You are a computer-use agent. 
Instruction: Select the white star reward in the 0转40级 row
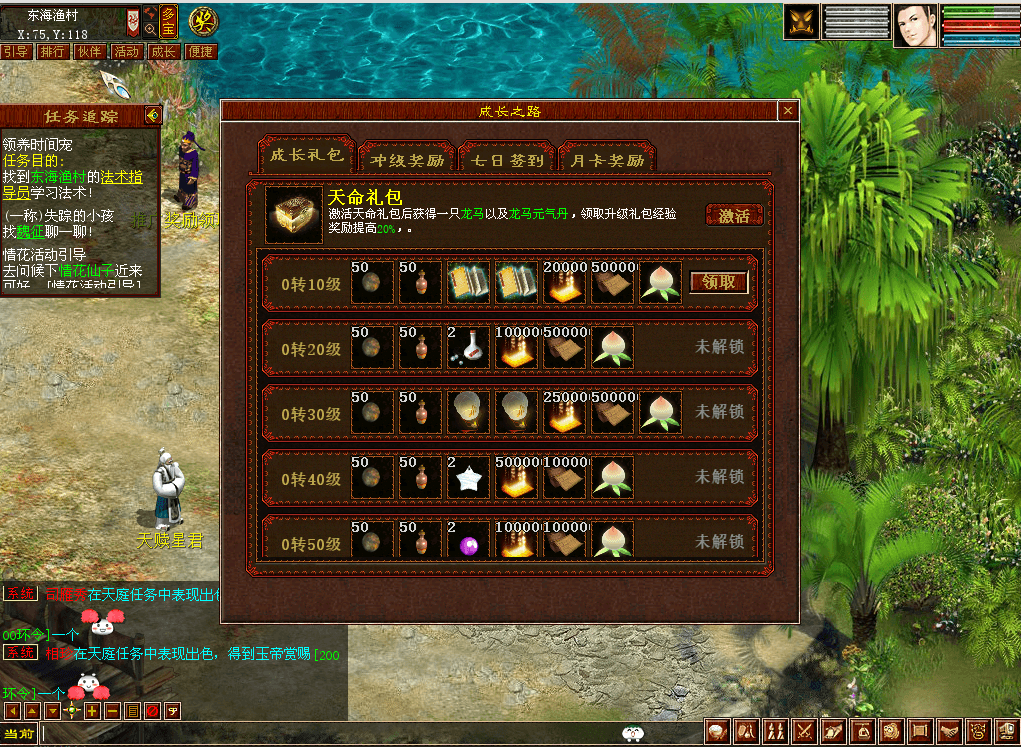[x=468, y=477]
